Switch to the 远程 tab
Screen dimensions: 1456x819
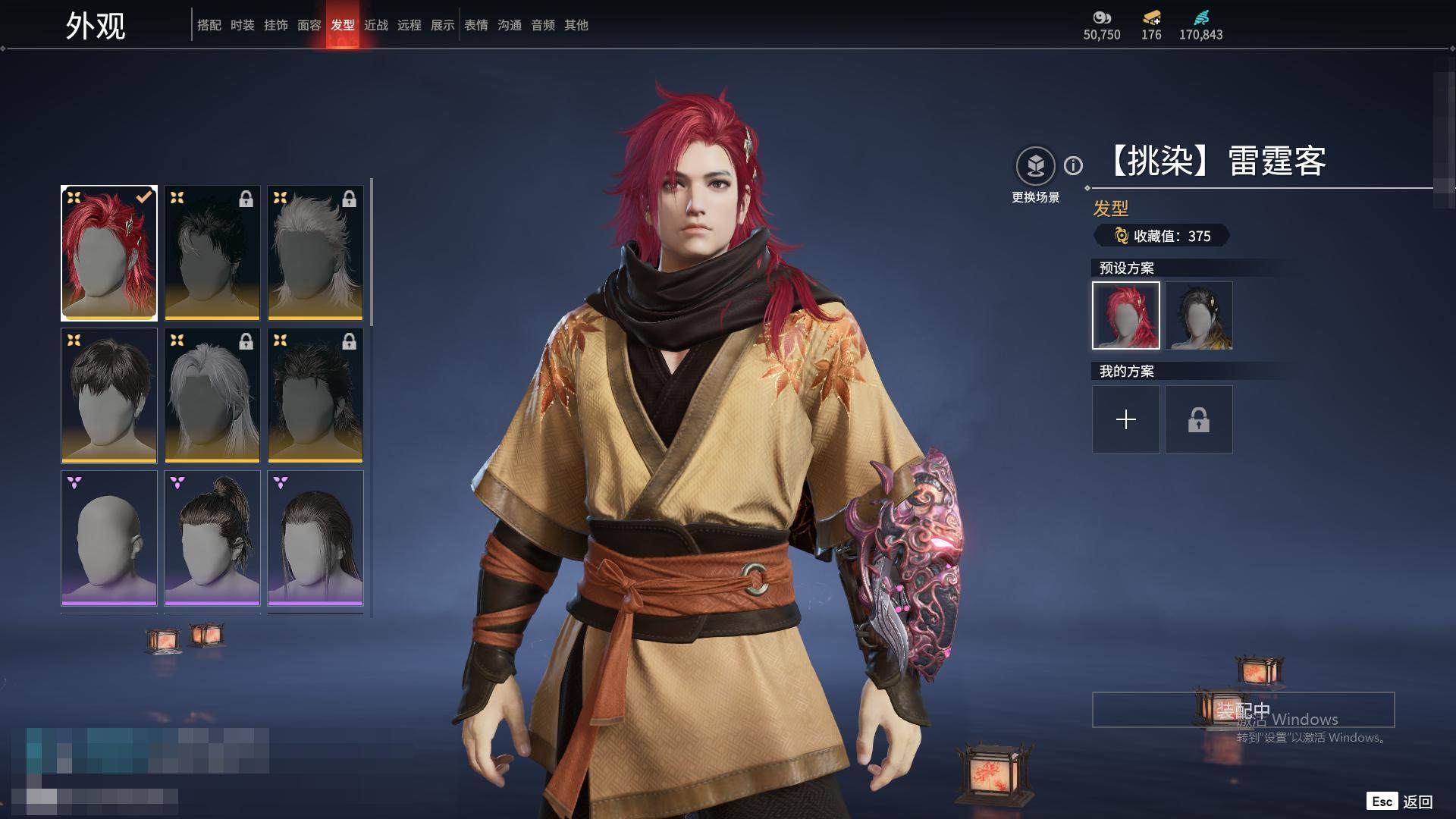(409, 25)
